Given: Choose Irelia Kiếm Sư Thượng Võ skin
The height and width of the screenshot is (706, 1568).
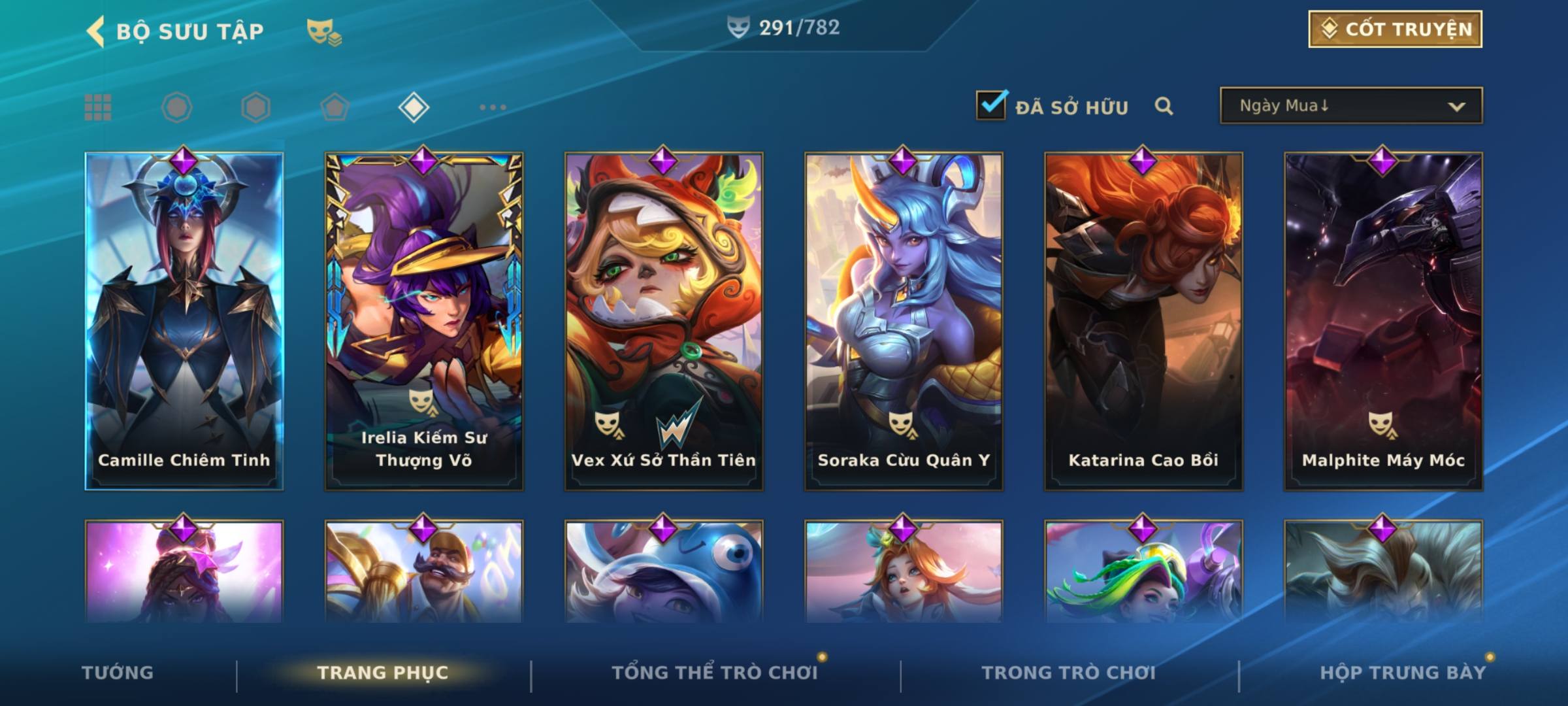Looking at the screenshot, I should [x=424, y=322].
